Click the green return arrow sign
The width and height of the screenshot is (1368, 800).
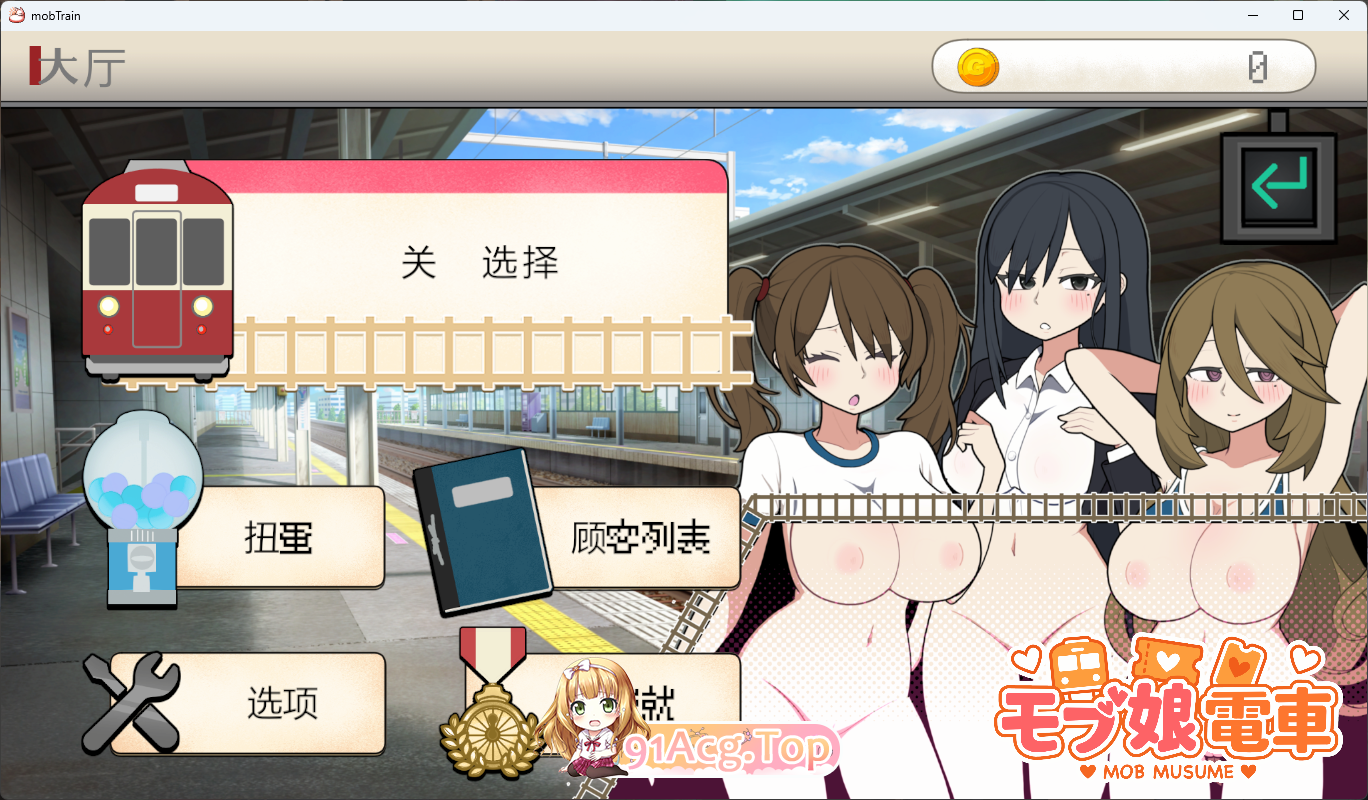click(1277, 185)
